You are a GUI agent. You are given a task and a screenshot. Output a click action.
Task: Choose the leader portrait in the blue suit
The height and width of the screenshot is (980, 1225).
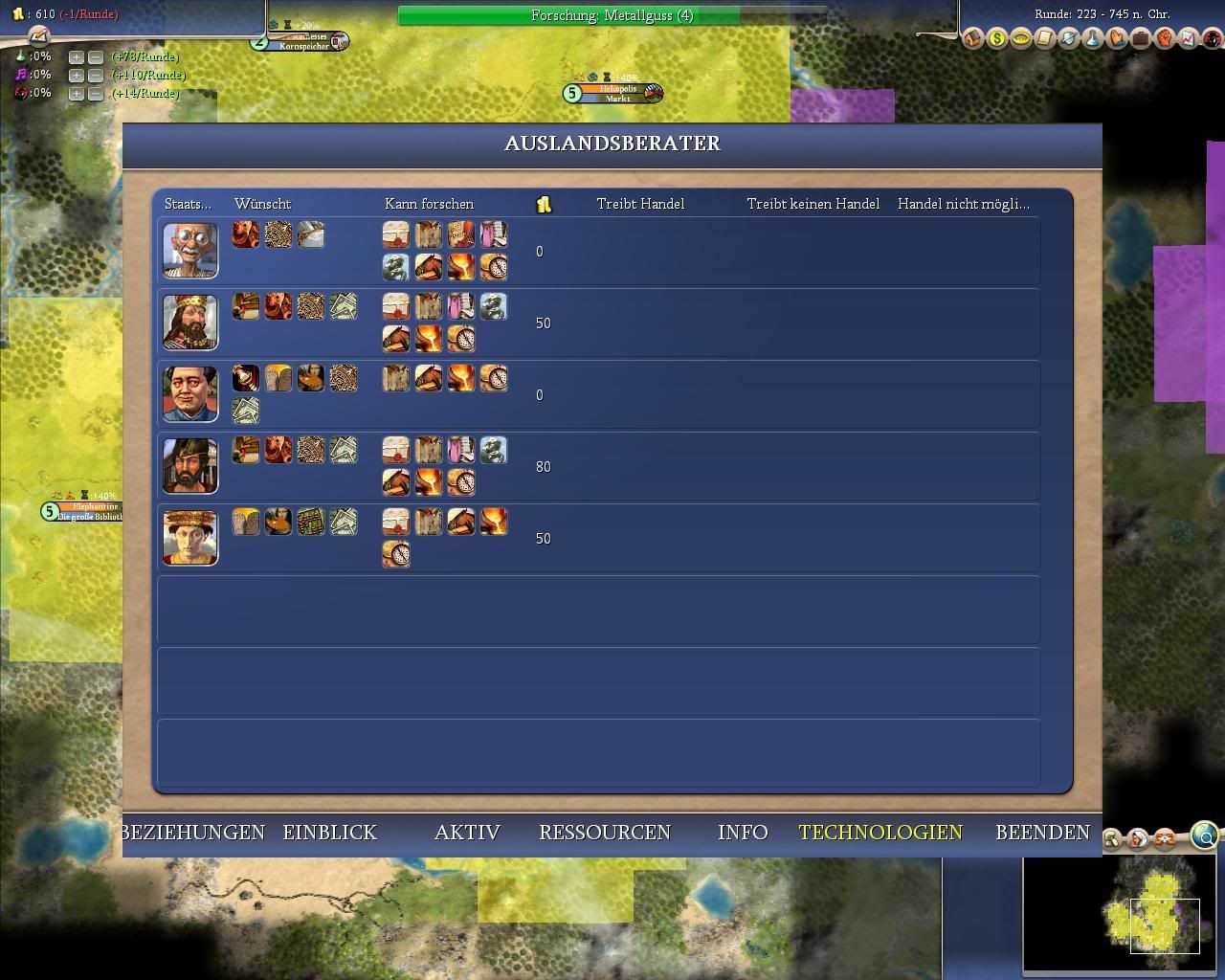coord(190,394)
